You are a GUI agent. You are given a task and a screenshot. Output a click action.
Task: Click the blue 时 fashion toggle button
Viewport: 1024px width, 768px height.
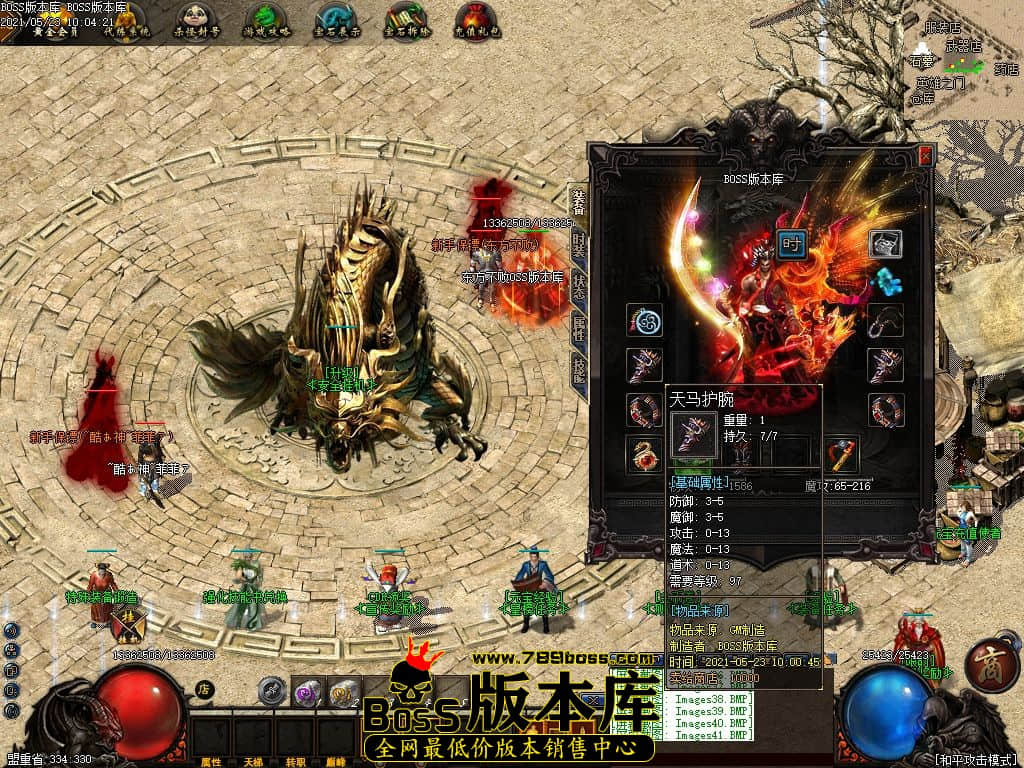pyautogui.click(x=791, y=243)
